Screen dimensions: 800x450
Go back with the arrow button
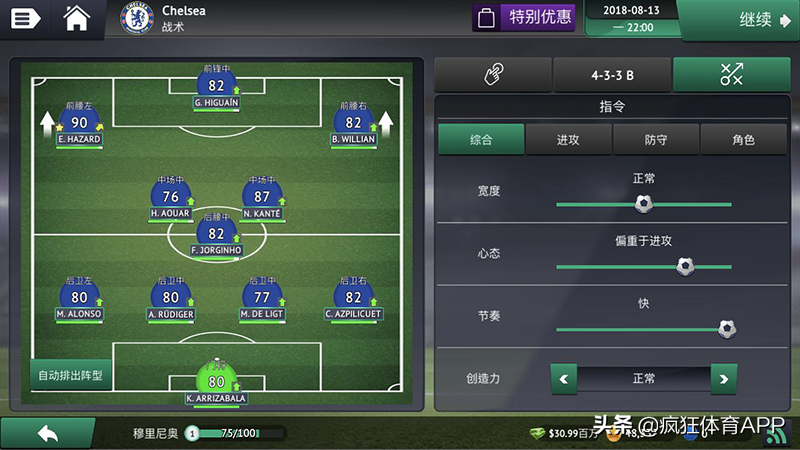click(x=47, y=433)
